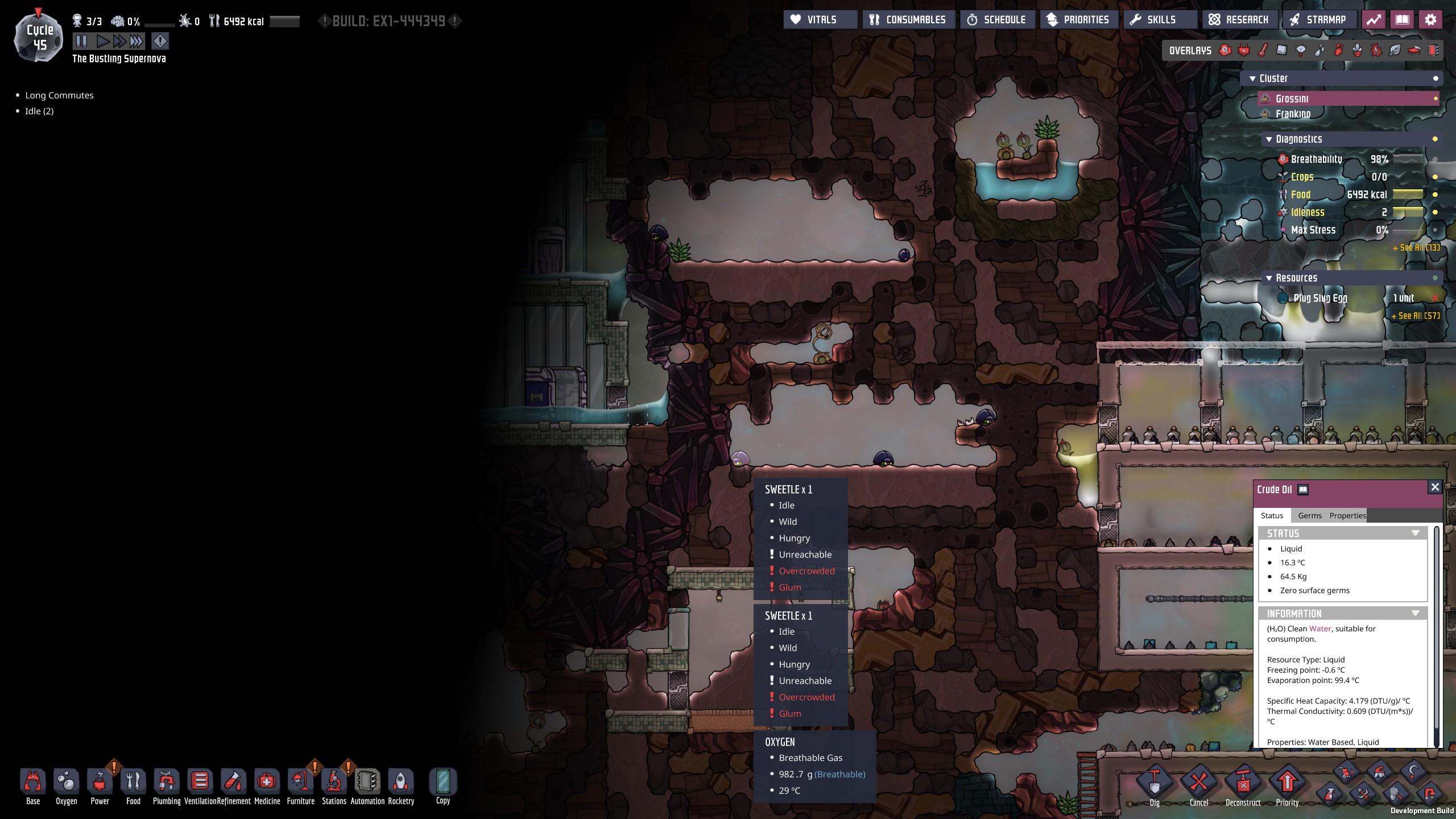This screenshot has height=819, width=1456.
Task: Open the Research tree
Action: click(x=1239, y=20)
